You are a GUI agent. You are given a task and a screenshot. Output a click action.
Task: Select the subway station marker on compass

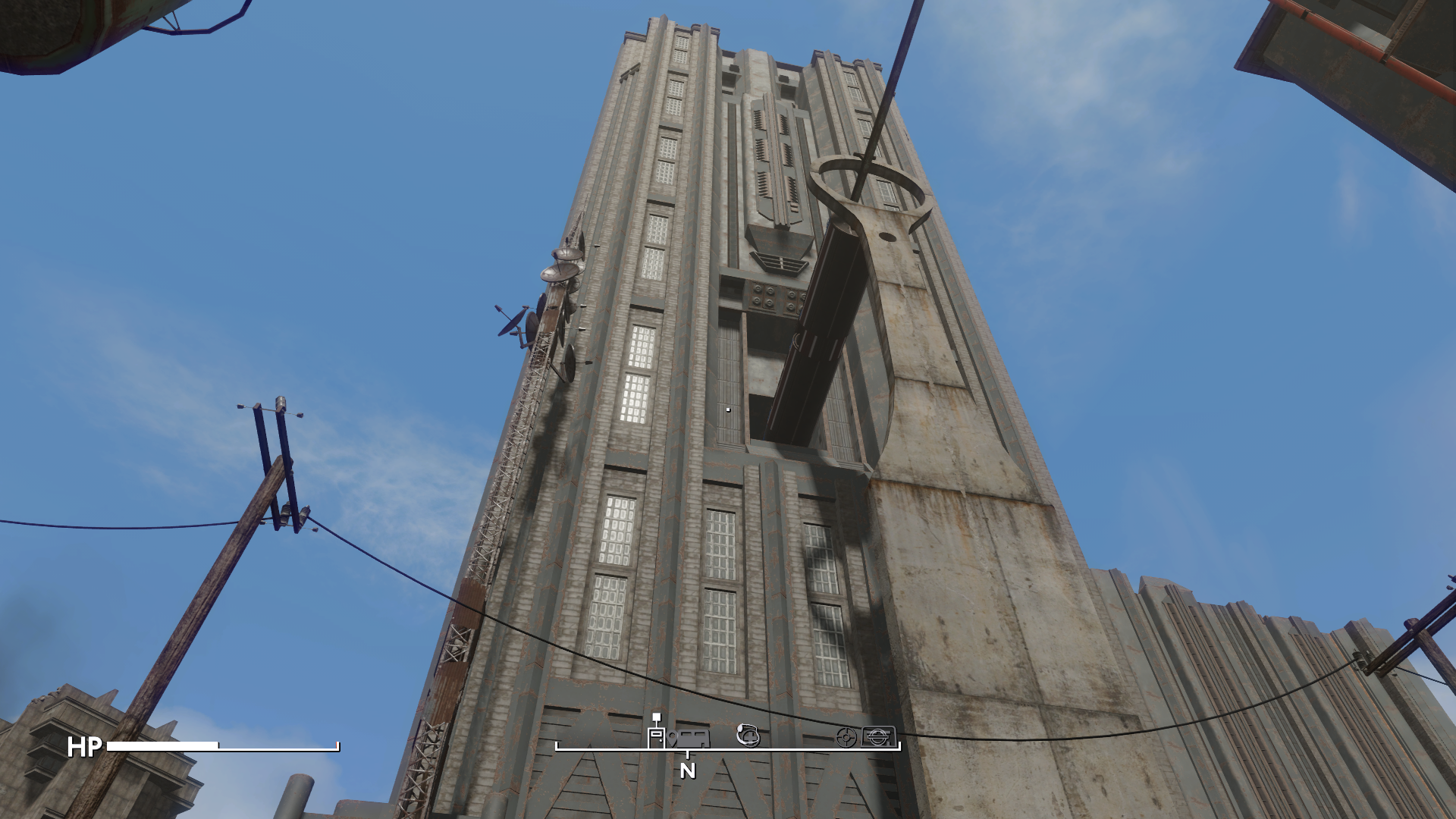[x=878, y=736]
